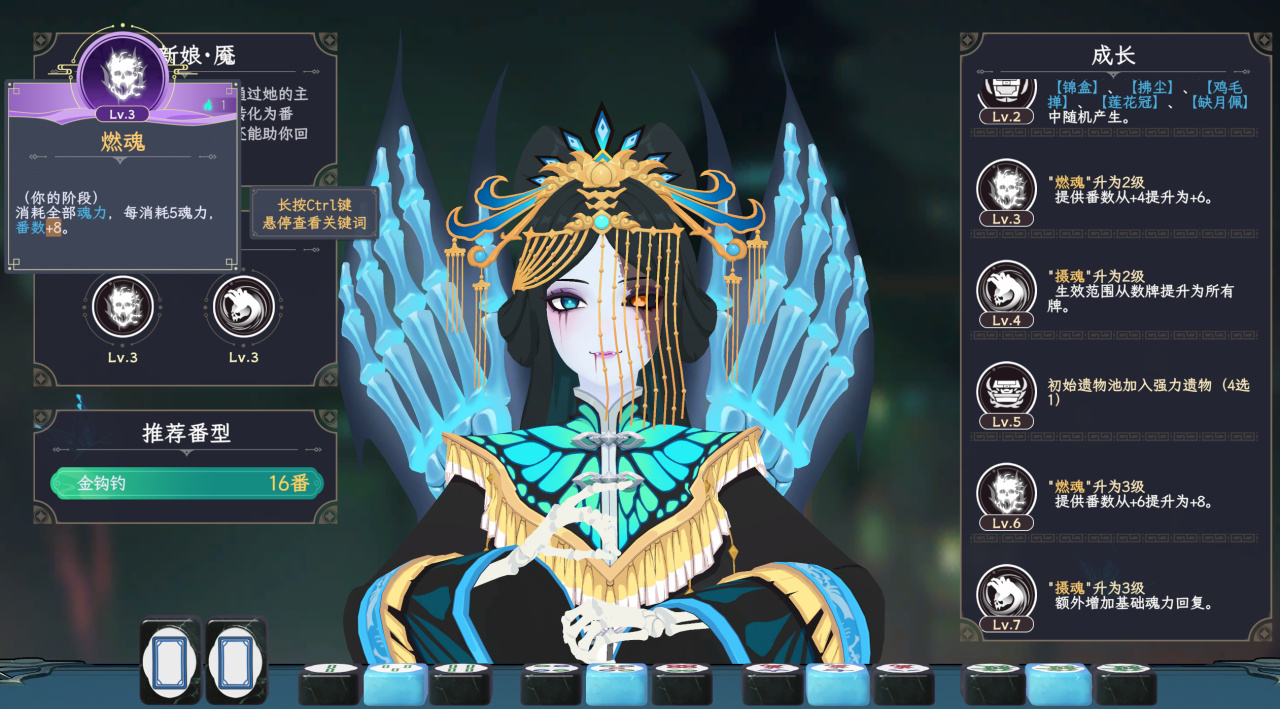Select the 燃魂 skill icon in the character panel
This screenshot has width=1280, height=709.
click(123, 306)
